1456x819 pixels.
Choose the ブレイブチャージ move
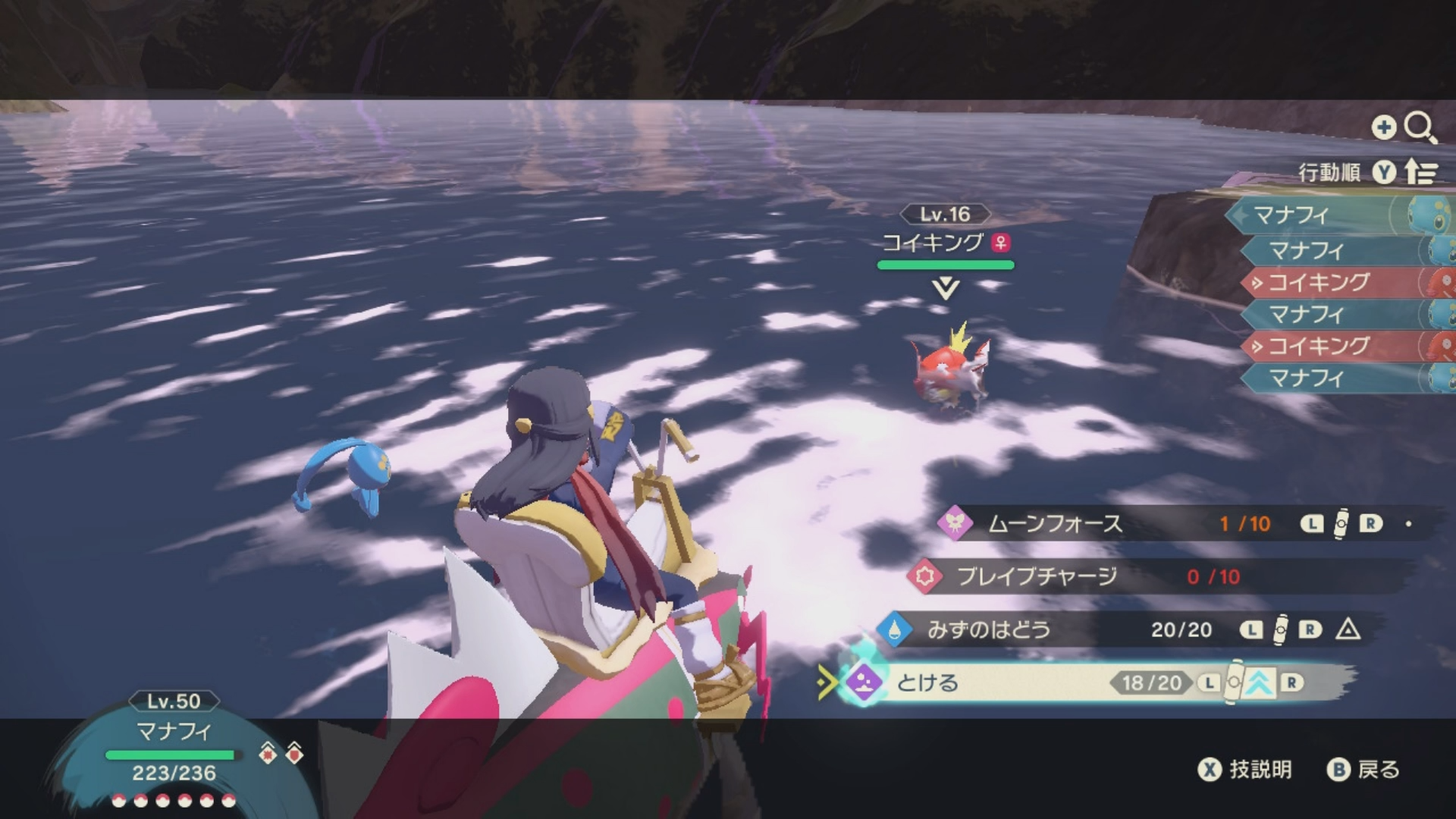[x=1036, y=577]
